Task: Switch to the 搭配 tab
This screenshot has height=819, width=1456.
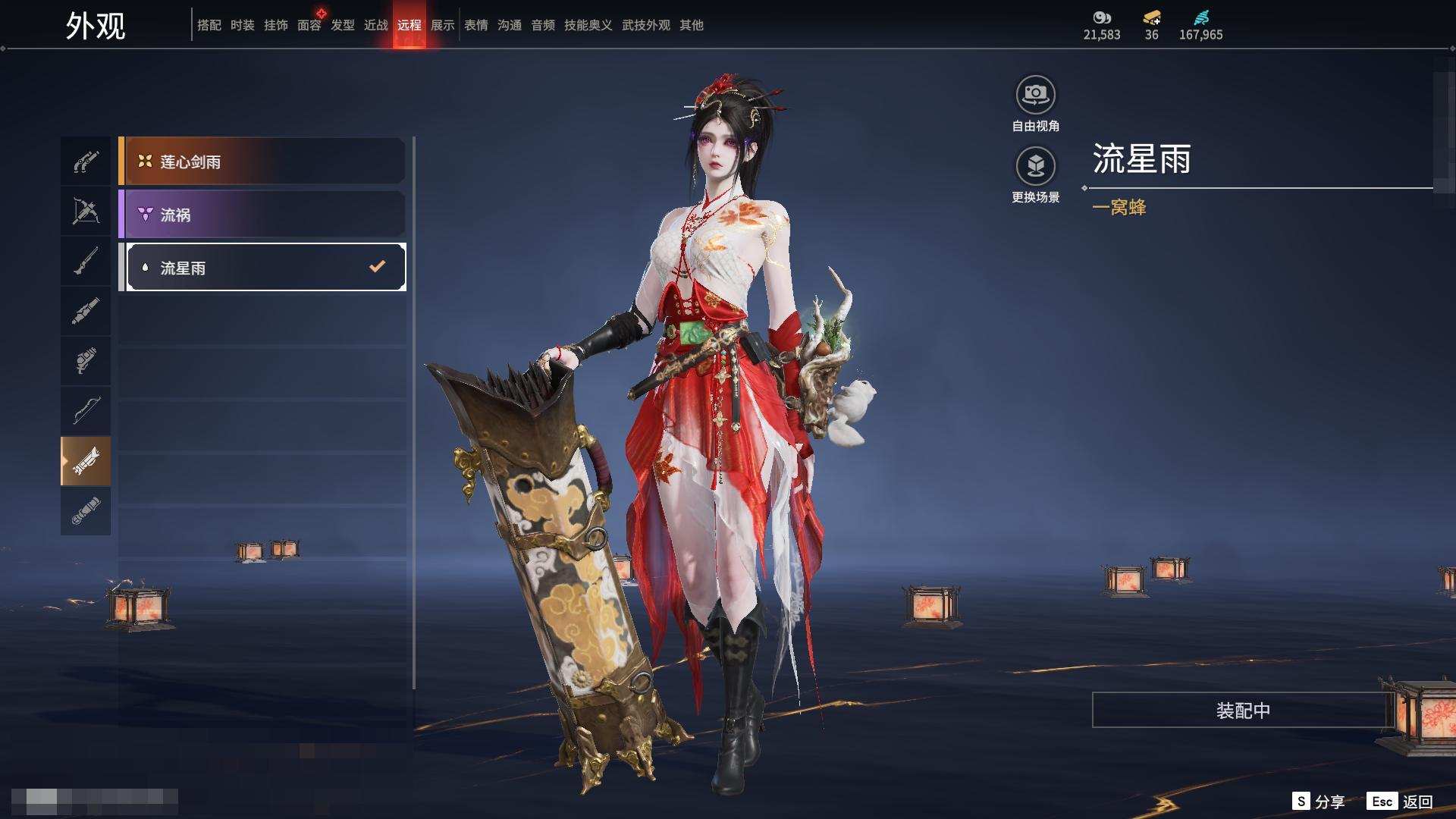Action: [209, 25]
